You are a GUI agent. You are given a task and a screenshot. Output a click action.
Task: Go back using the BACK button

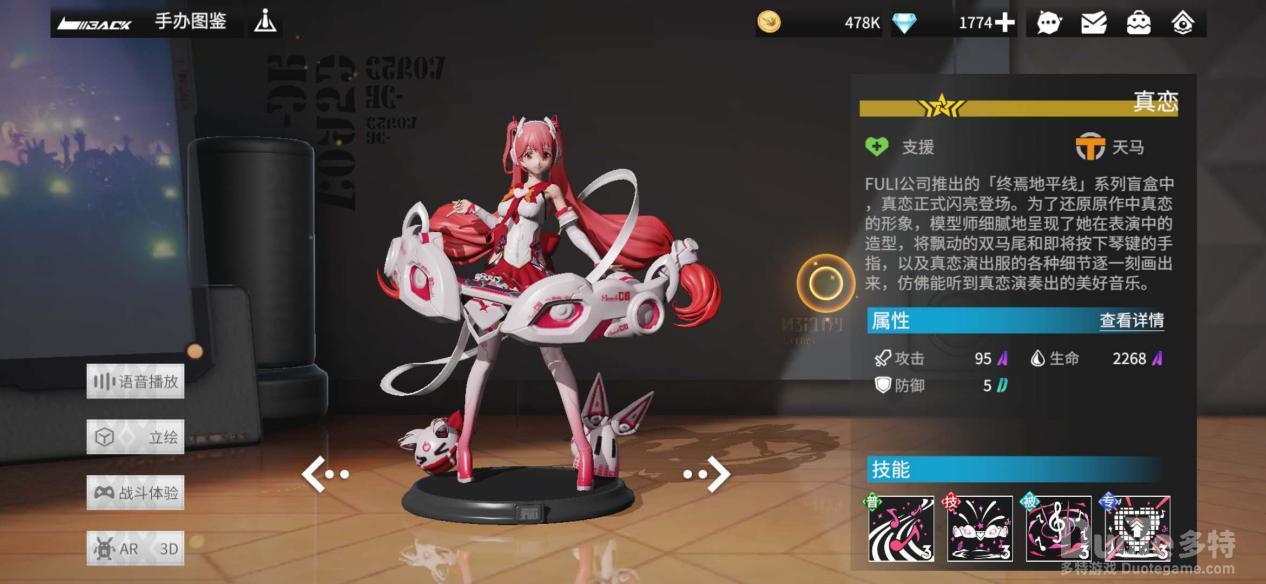(95, 22)
